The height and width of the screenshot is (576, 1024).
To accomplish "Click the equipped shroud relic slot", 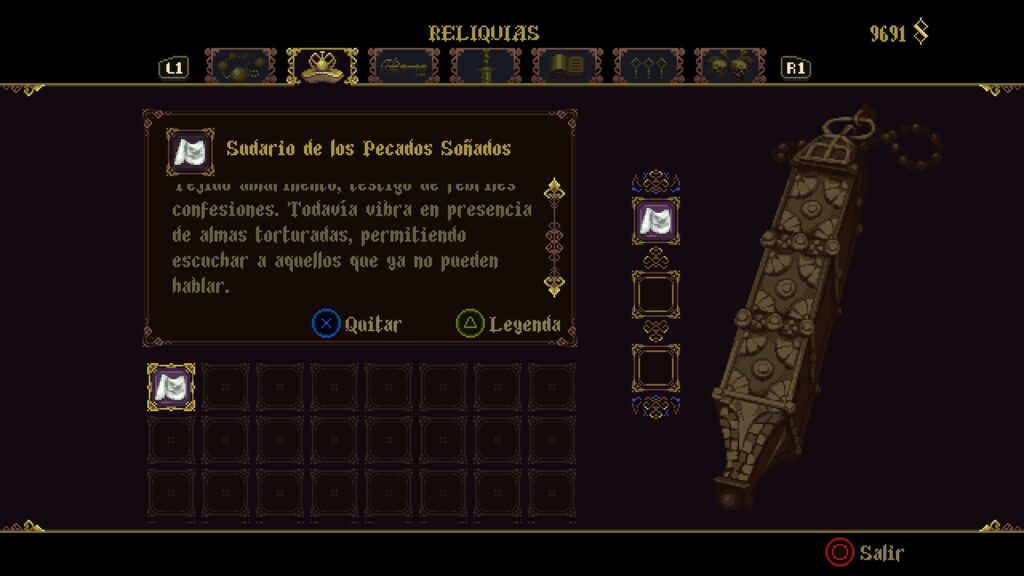I will click(656, 221).
